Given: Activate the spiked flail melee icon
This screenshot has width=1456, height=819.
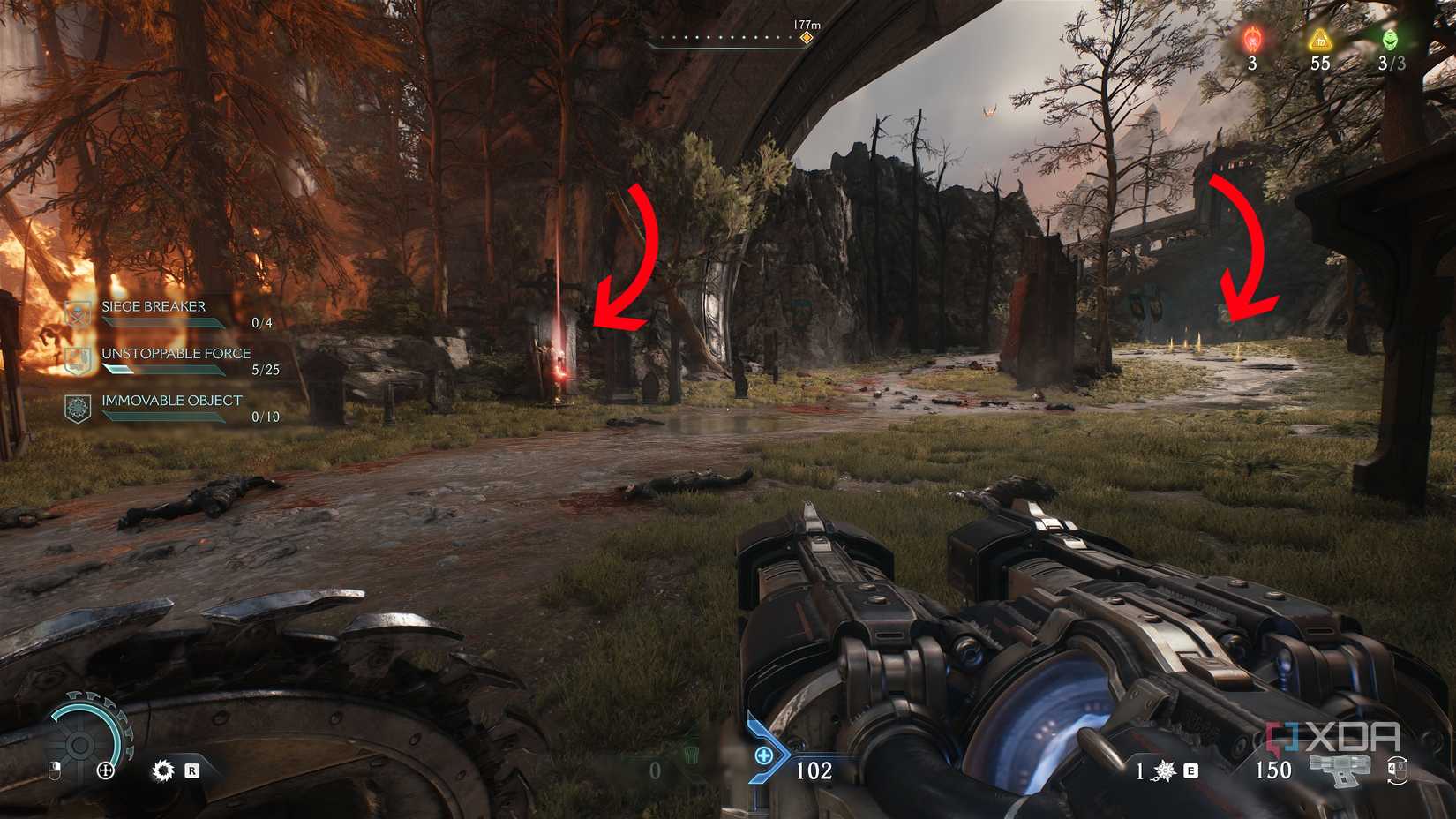Looking at the screenshot, I should click(x=1166, y=771).
